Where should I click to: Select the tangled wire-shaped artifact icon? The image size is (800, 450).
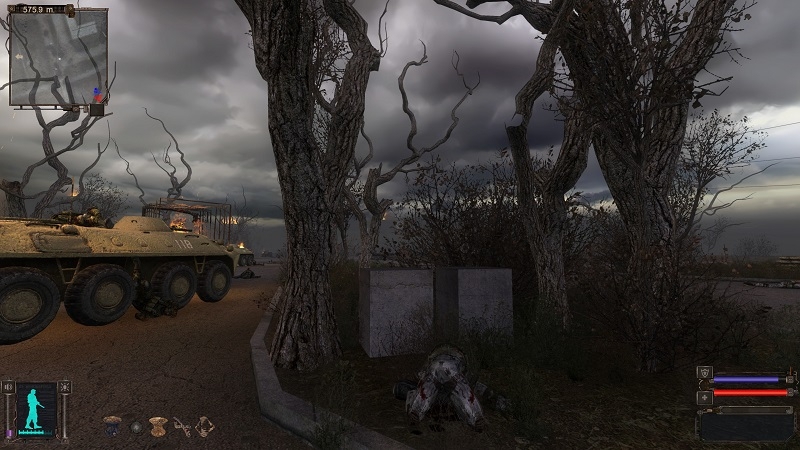click(x=182, y=426)
